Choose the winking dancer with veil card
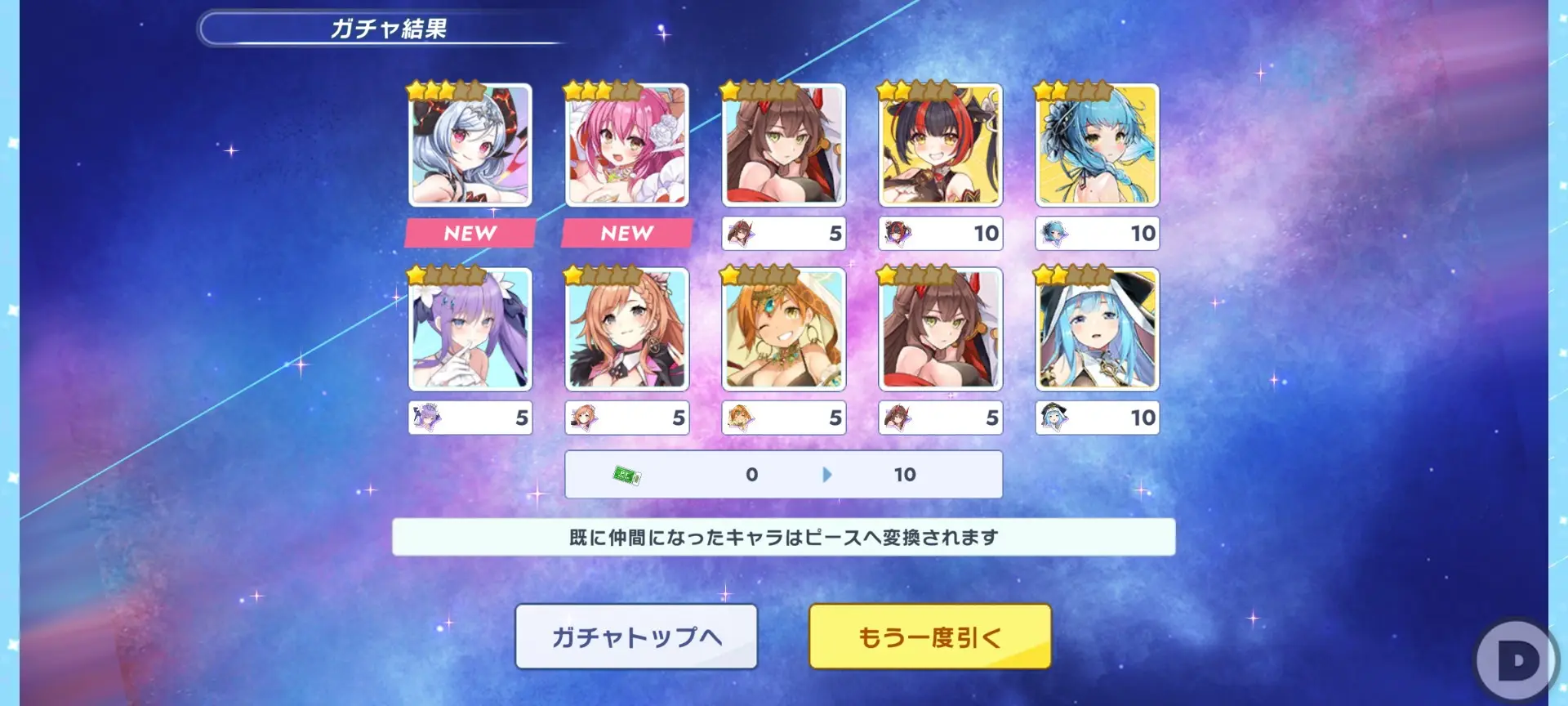Image resolution: width=1568 pixels, height=706 pixels. pos(784,329)
